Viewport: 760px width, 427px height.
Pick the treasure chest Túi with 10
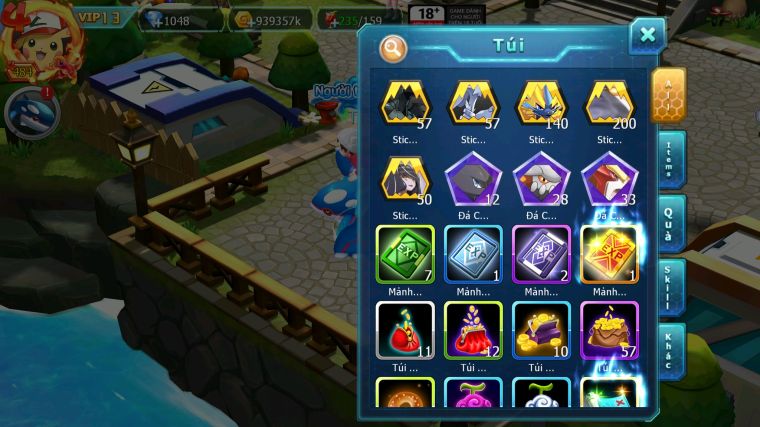click(541, 328)
